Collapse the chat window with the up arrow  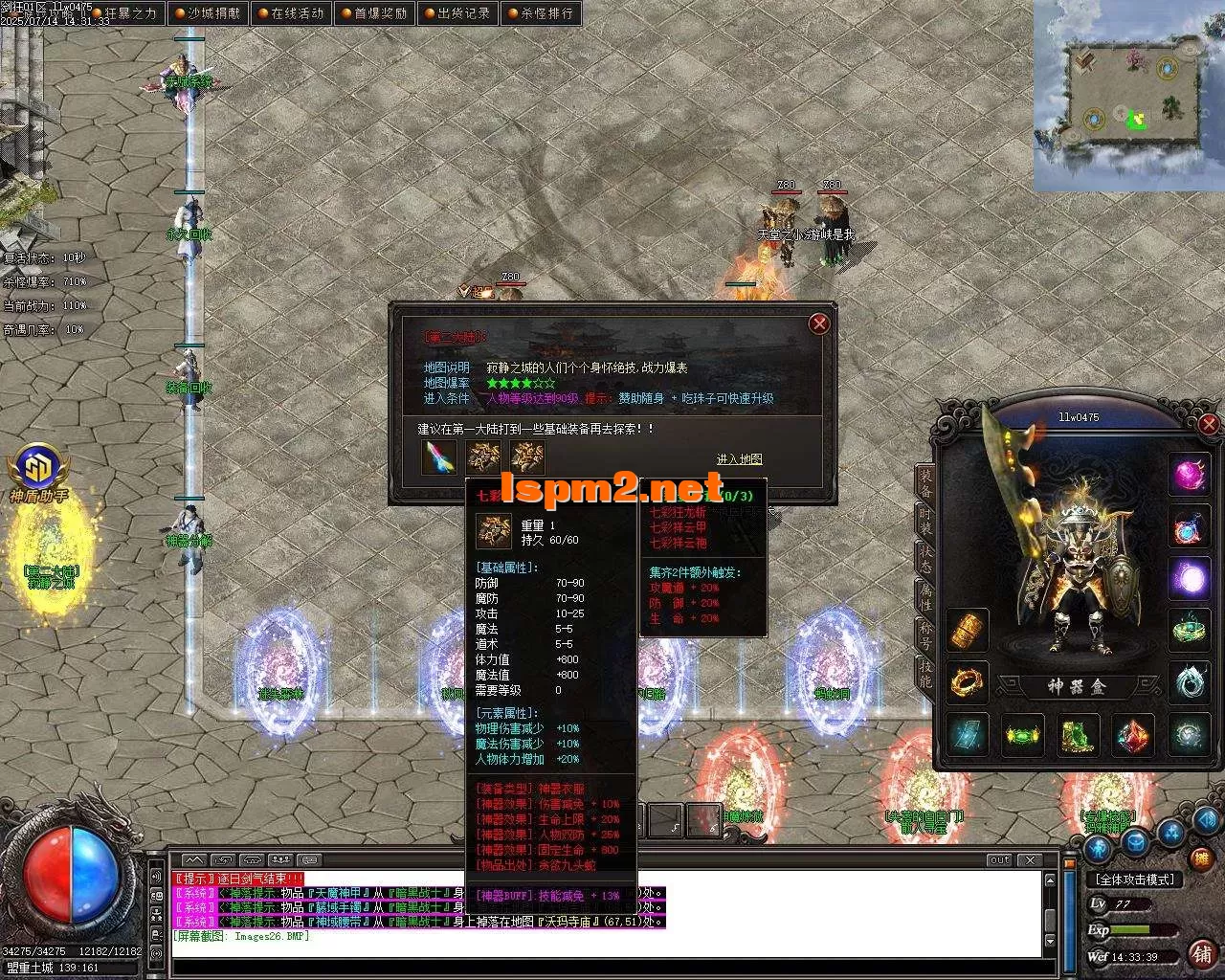tap(193, 858)
